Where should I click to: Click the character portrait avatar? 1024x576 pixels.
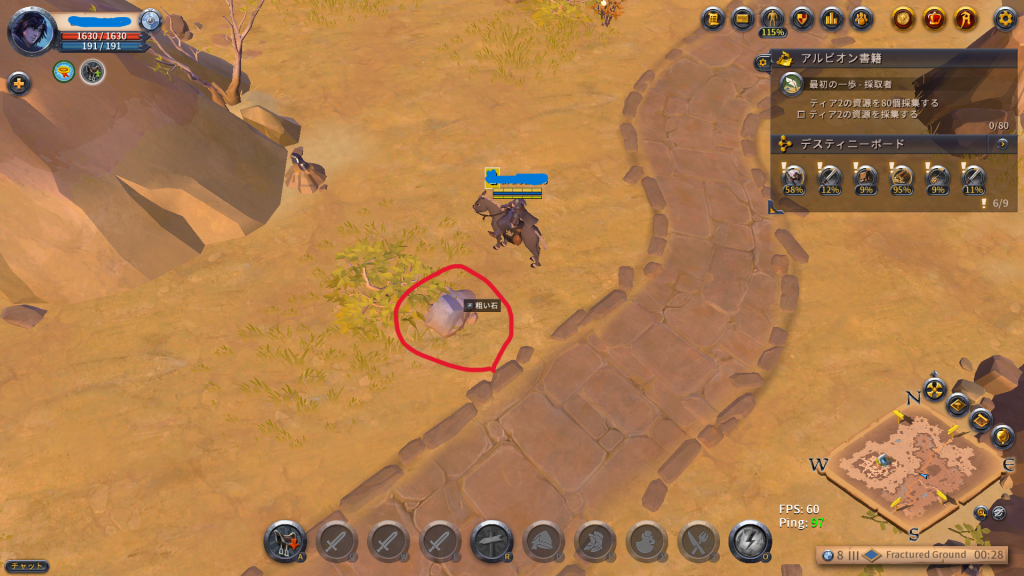(30, 30)
